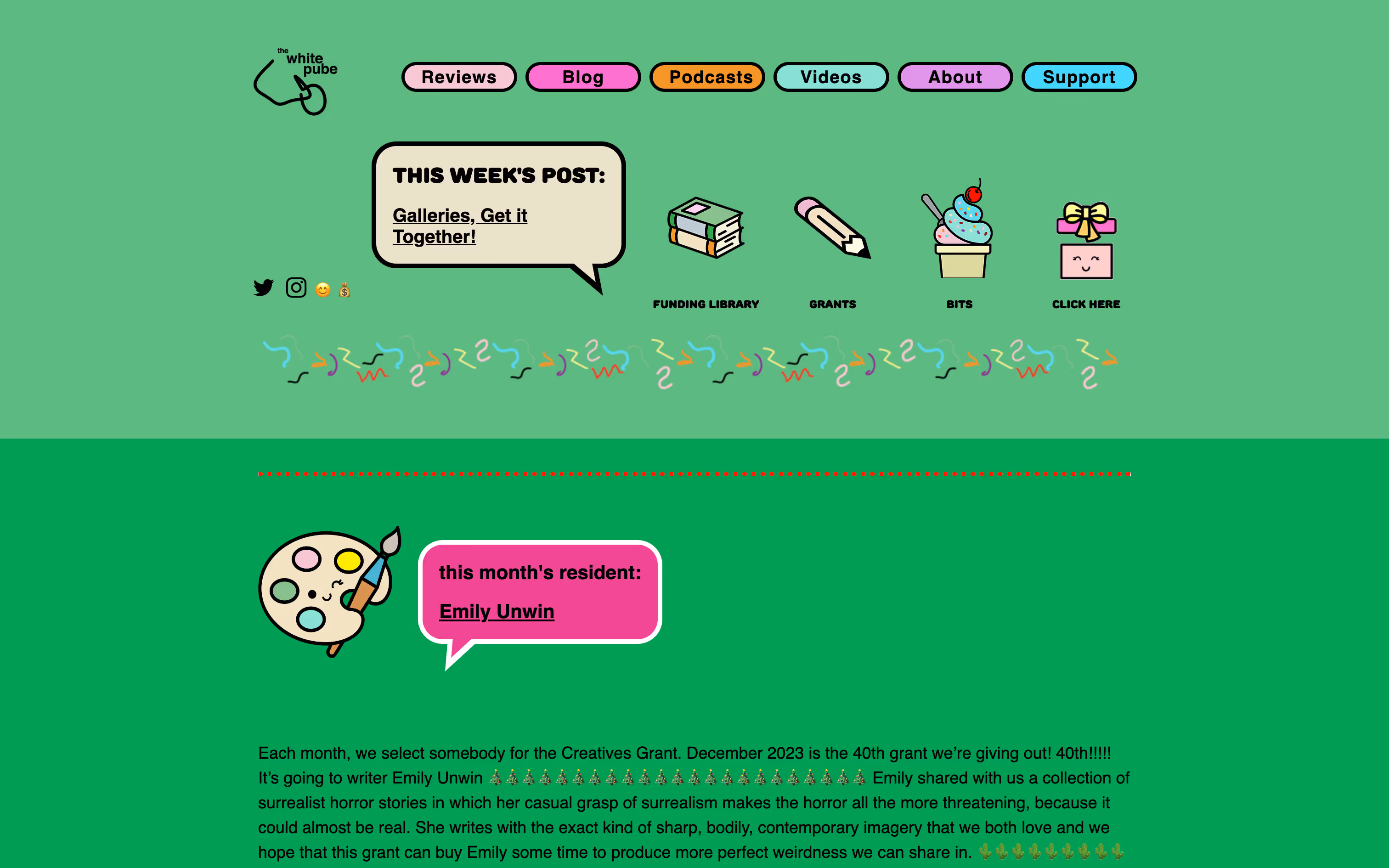Open the Podcasts page
1389x868 pixels.
707,77
